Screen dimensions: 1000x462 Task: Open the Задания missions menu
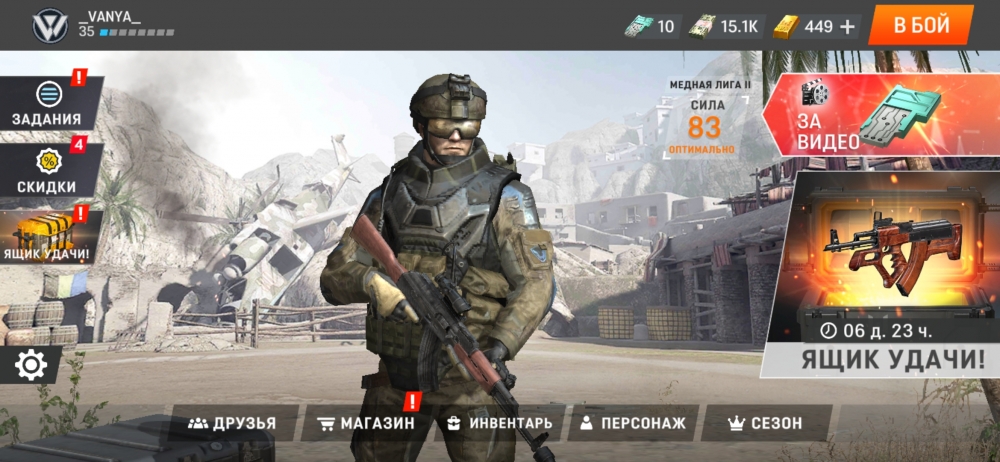click(46, 104)
